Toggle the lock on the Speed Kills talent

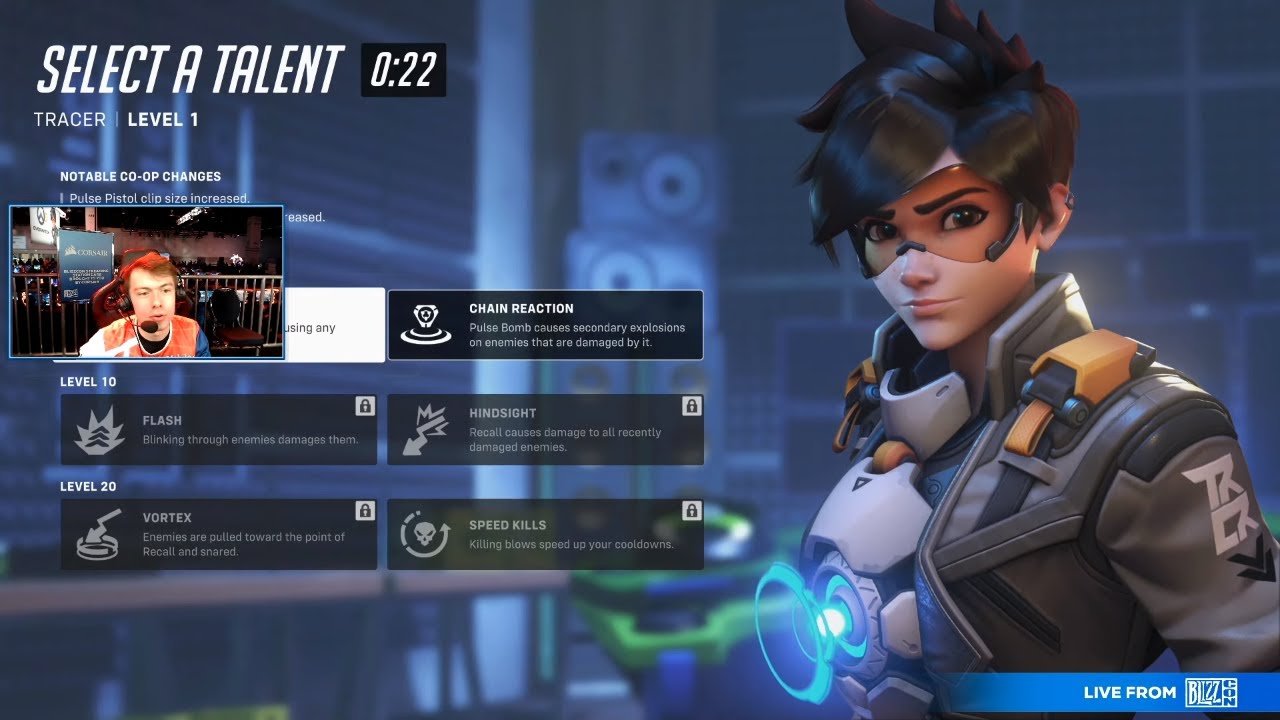pyautogui.click(x=693, y=511)
